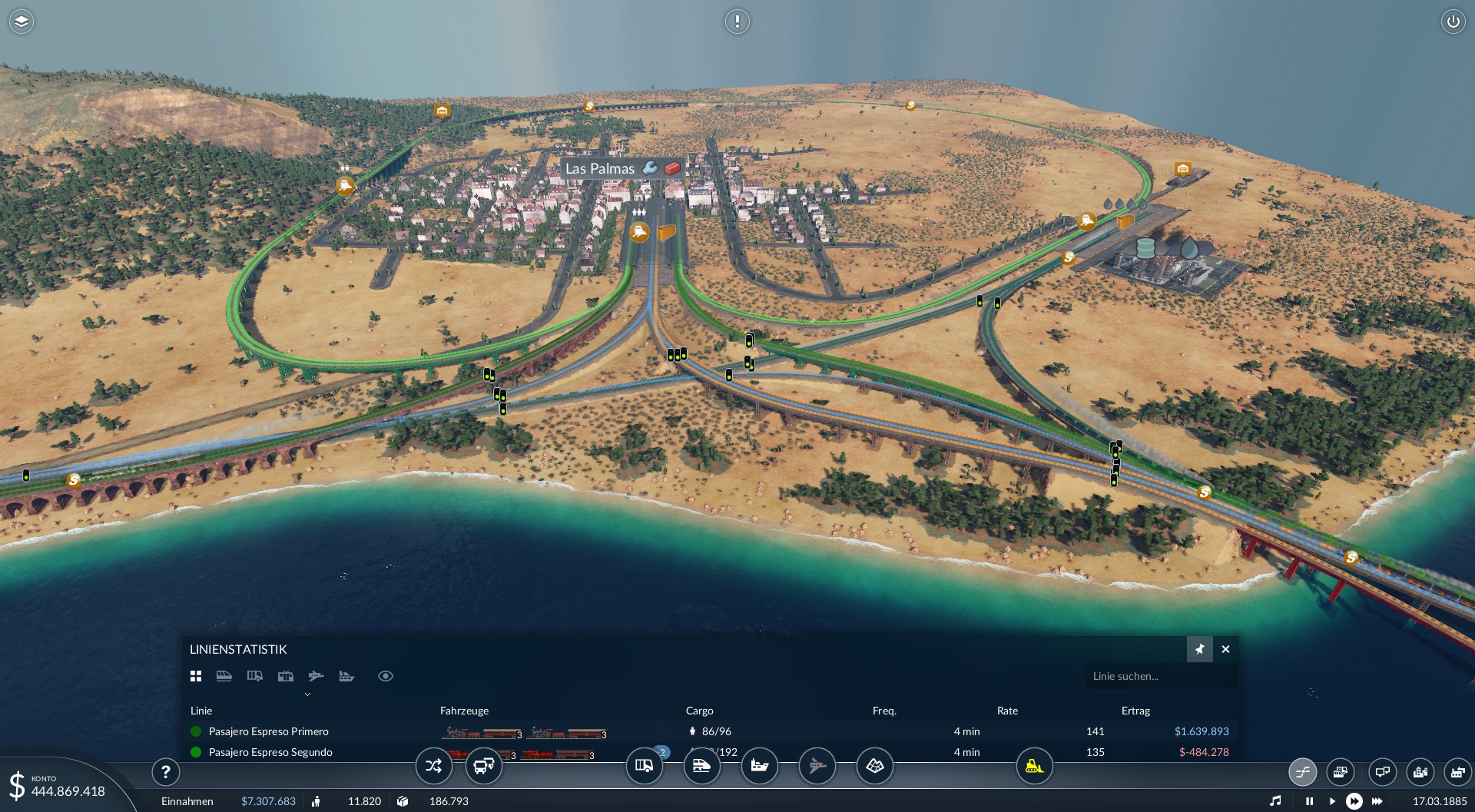Open the bulldozer demolish tool
Screen dimensions: 1475x812
[1034, 766]
